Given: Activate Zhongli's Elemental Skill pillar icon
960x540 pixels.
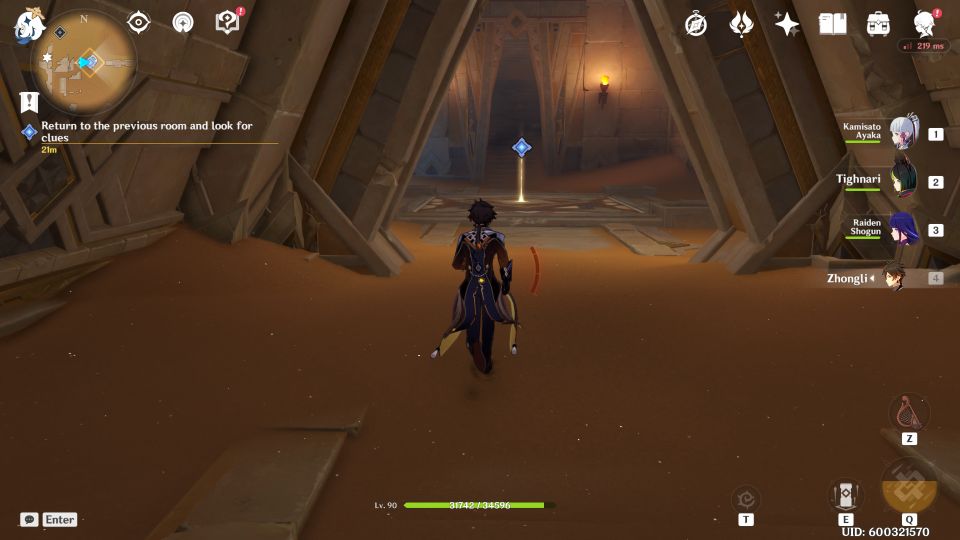Looking at the screenshot, I should (846, 494).
